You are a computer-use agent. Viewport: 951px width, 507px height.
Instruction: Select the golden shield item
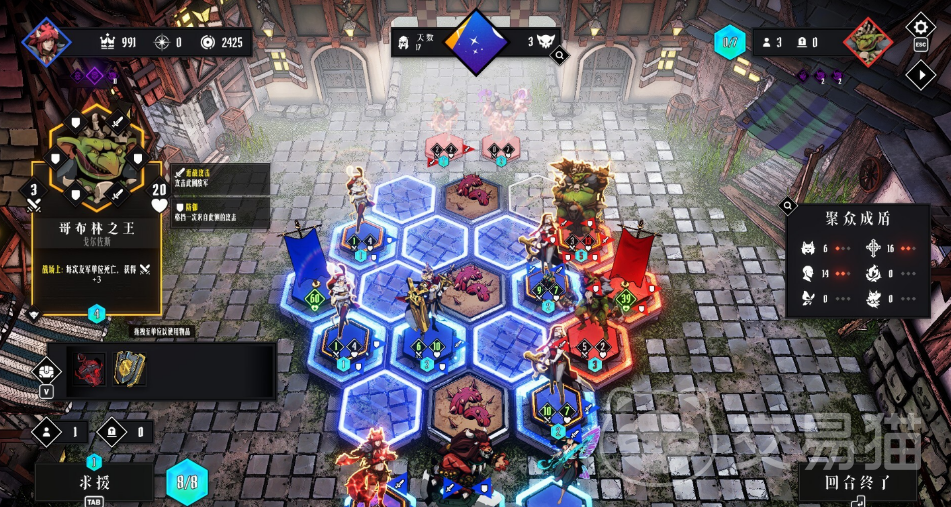click(129, 369)
